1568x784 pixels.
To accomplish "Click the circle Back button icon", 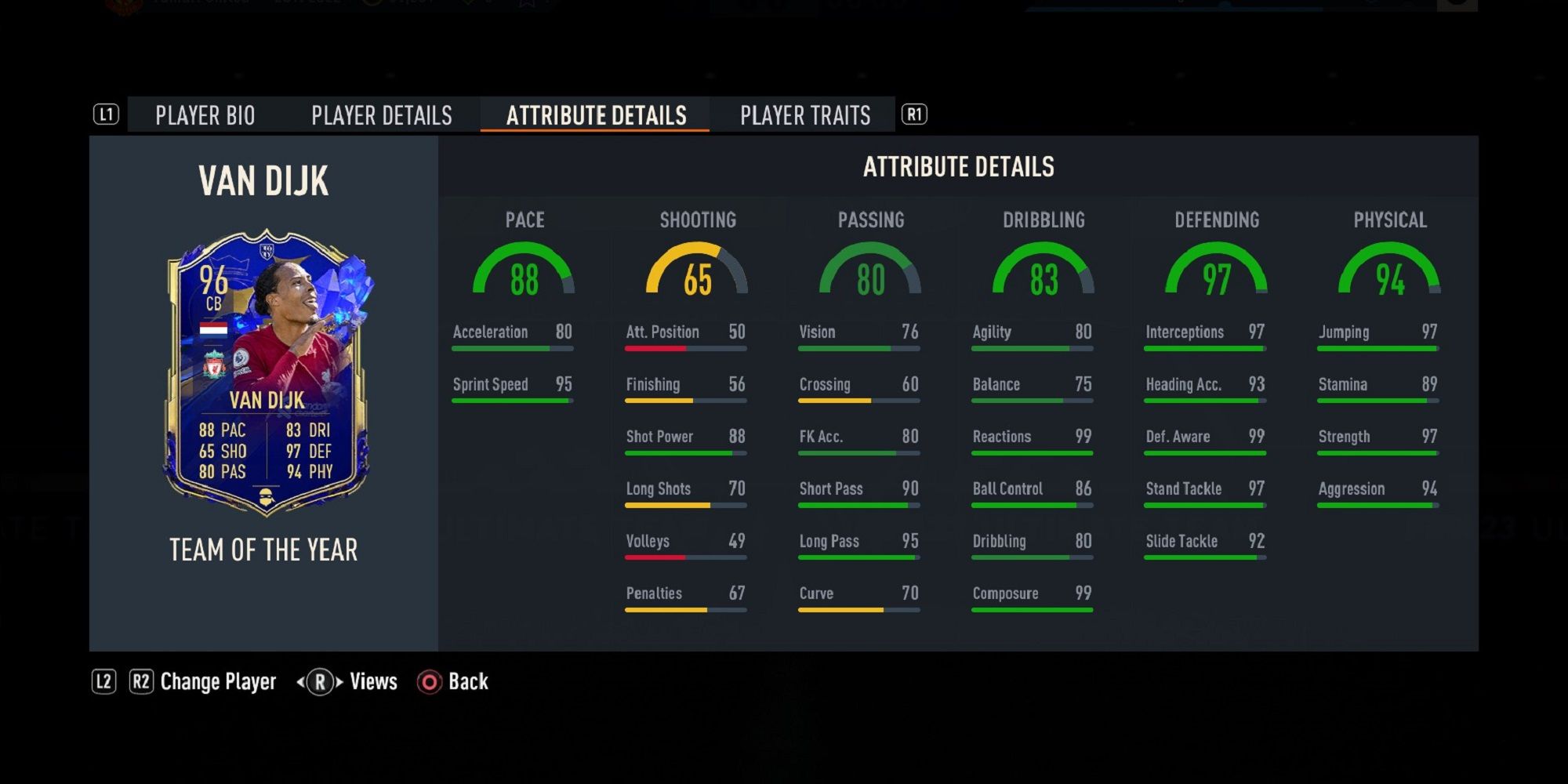I will tap(427, 681).
